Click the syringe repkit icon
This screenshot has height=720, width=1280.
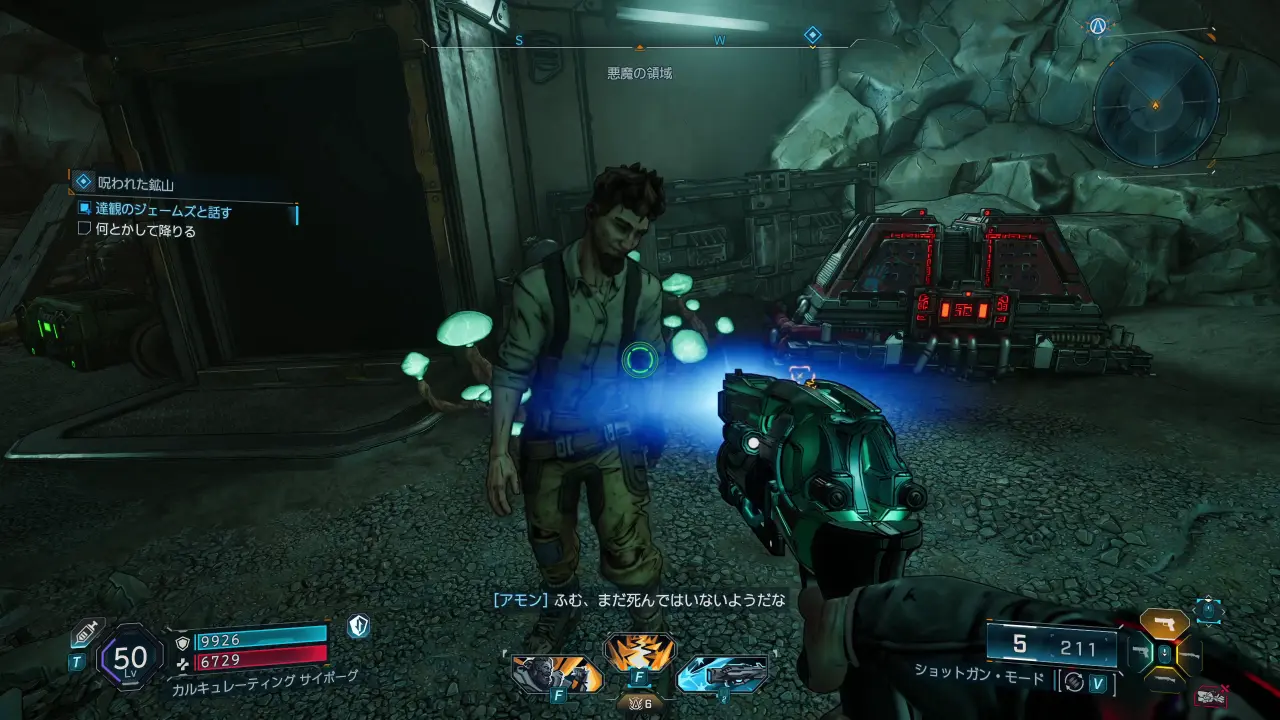click(84, 634)
